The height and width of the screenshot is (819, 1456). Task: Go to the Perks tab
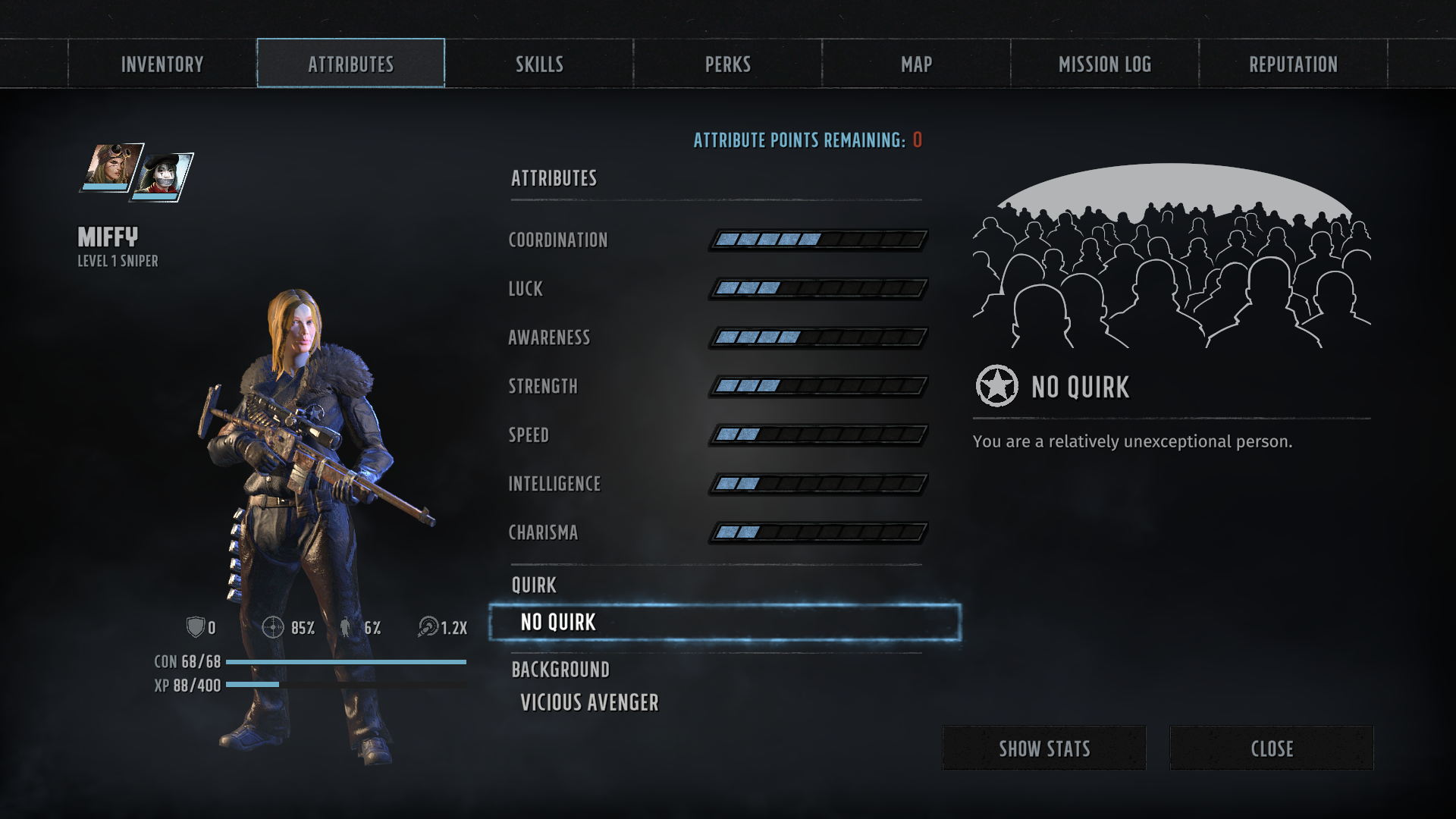click(x=728, y=64)
